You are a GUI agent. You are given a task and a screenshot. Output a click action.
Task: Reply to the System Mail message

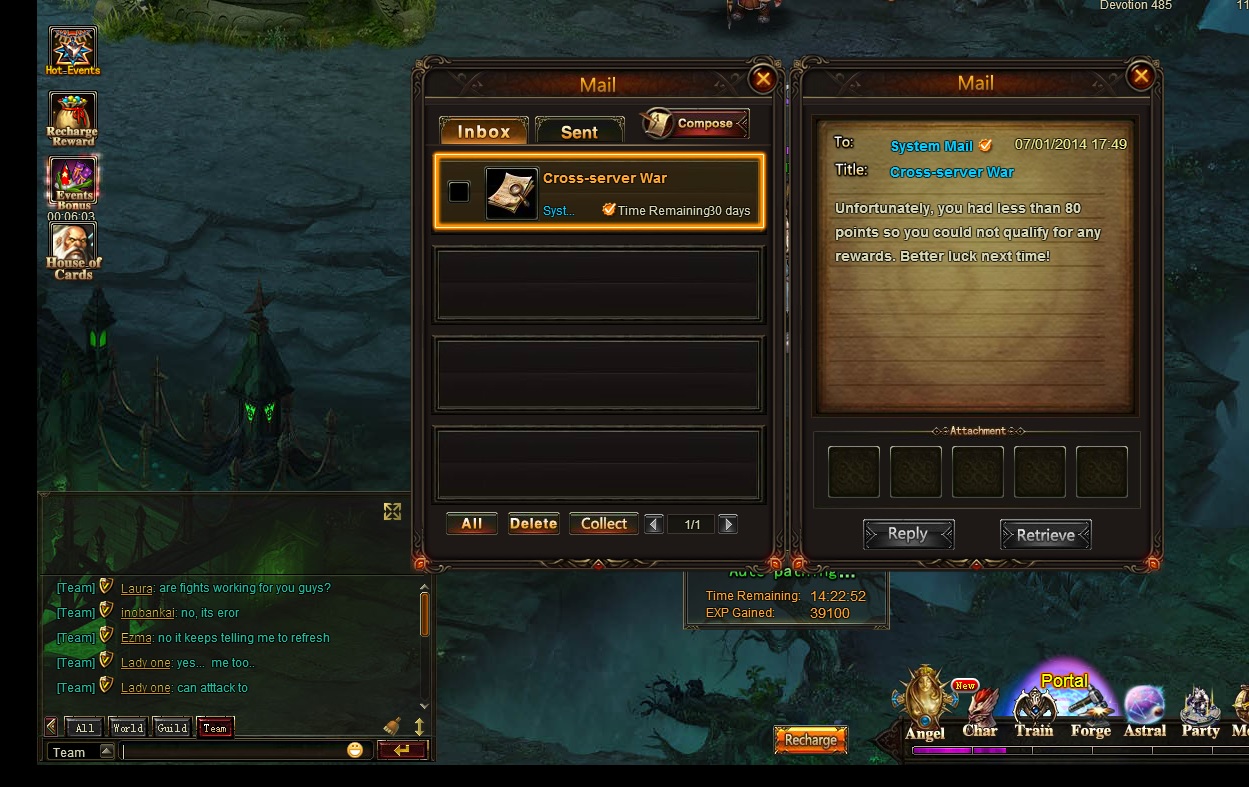908,534
